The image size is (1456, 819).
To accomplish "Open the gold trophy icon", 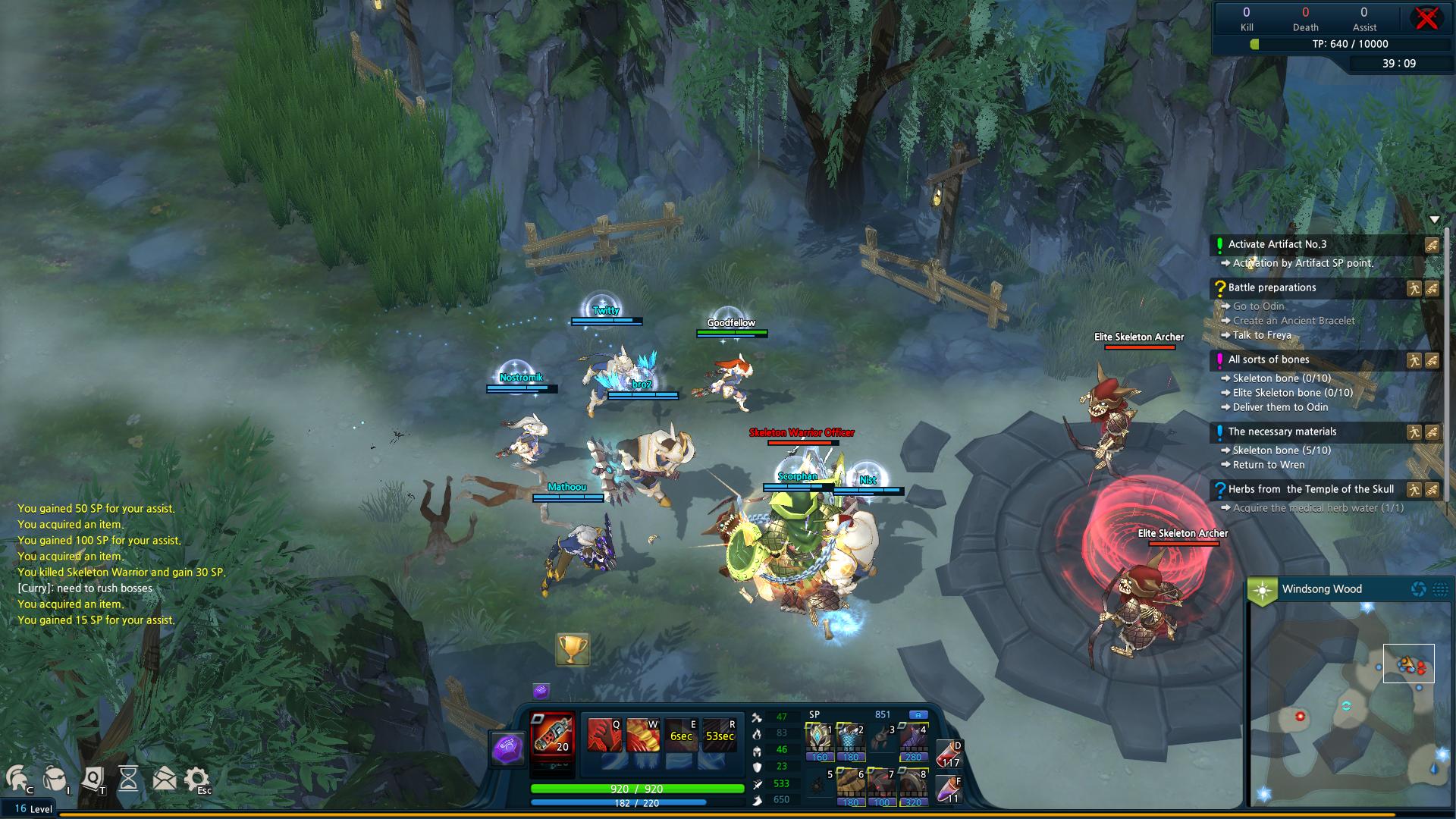I will point(573,649).
